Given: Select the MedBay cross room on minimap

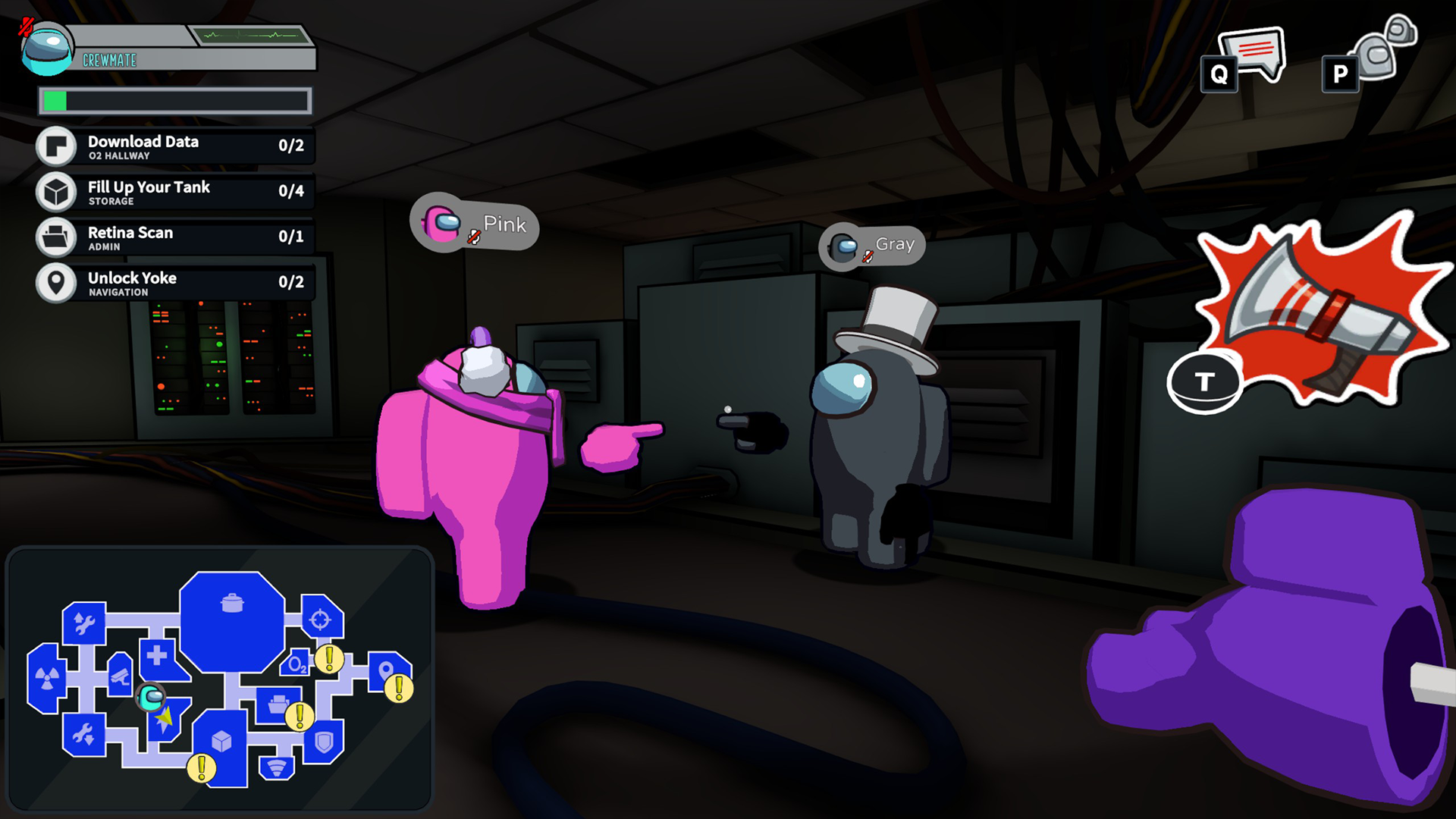Looking at the screenshot, I should point(158,655).
